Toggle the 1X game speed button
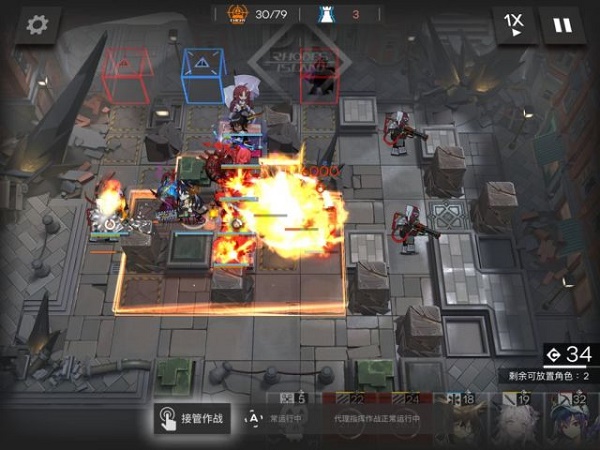The width and height of the screenshot is (600, 450). click(x=514, y=24)
